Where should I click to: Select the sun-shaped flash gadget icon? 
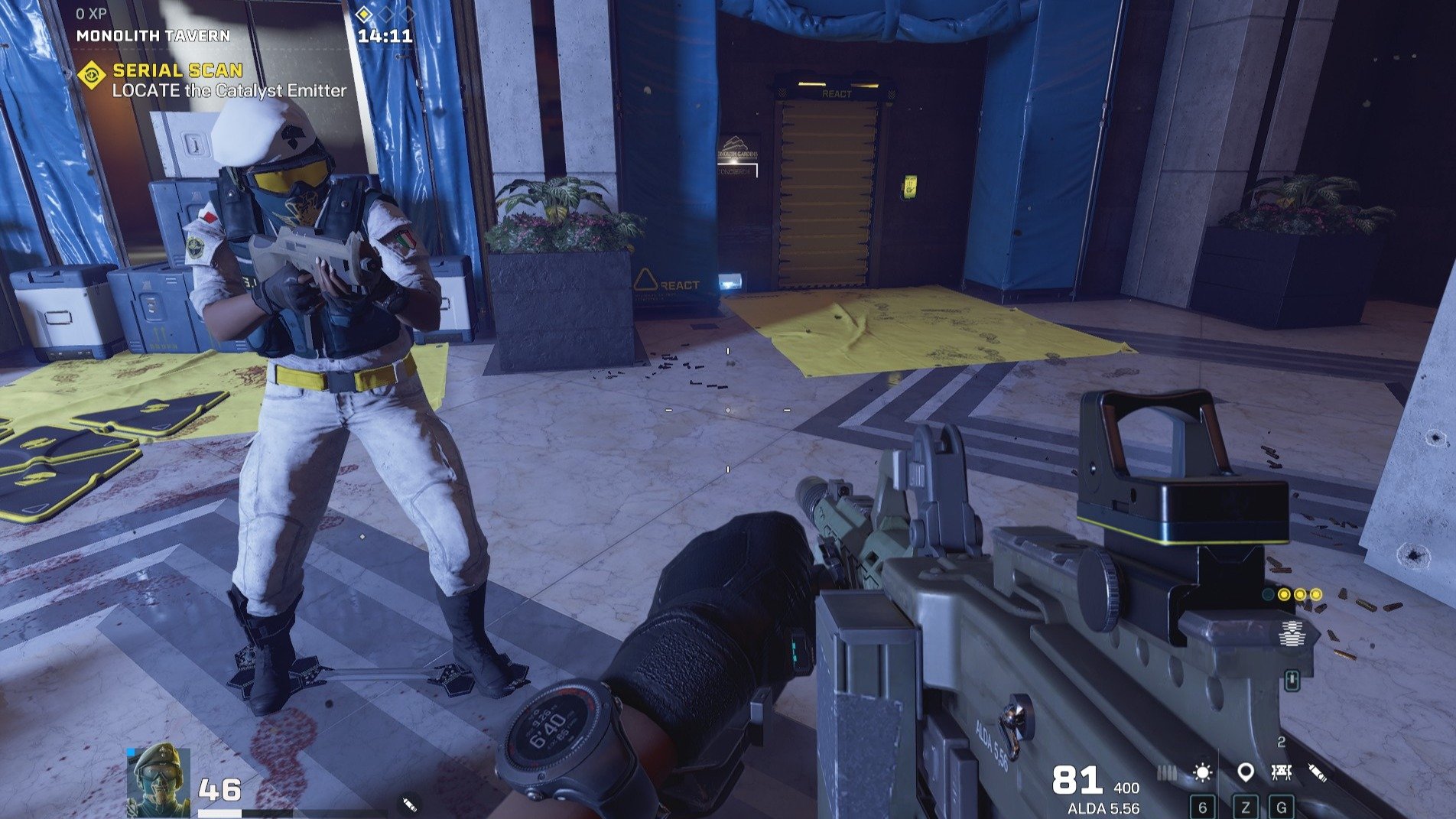pos(1202,773)
